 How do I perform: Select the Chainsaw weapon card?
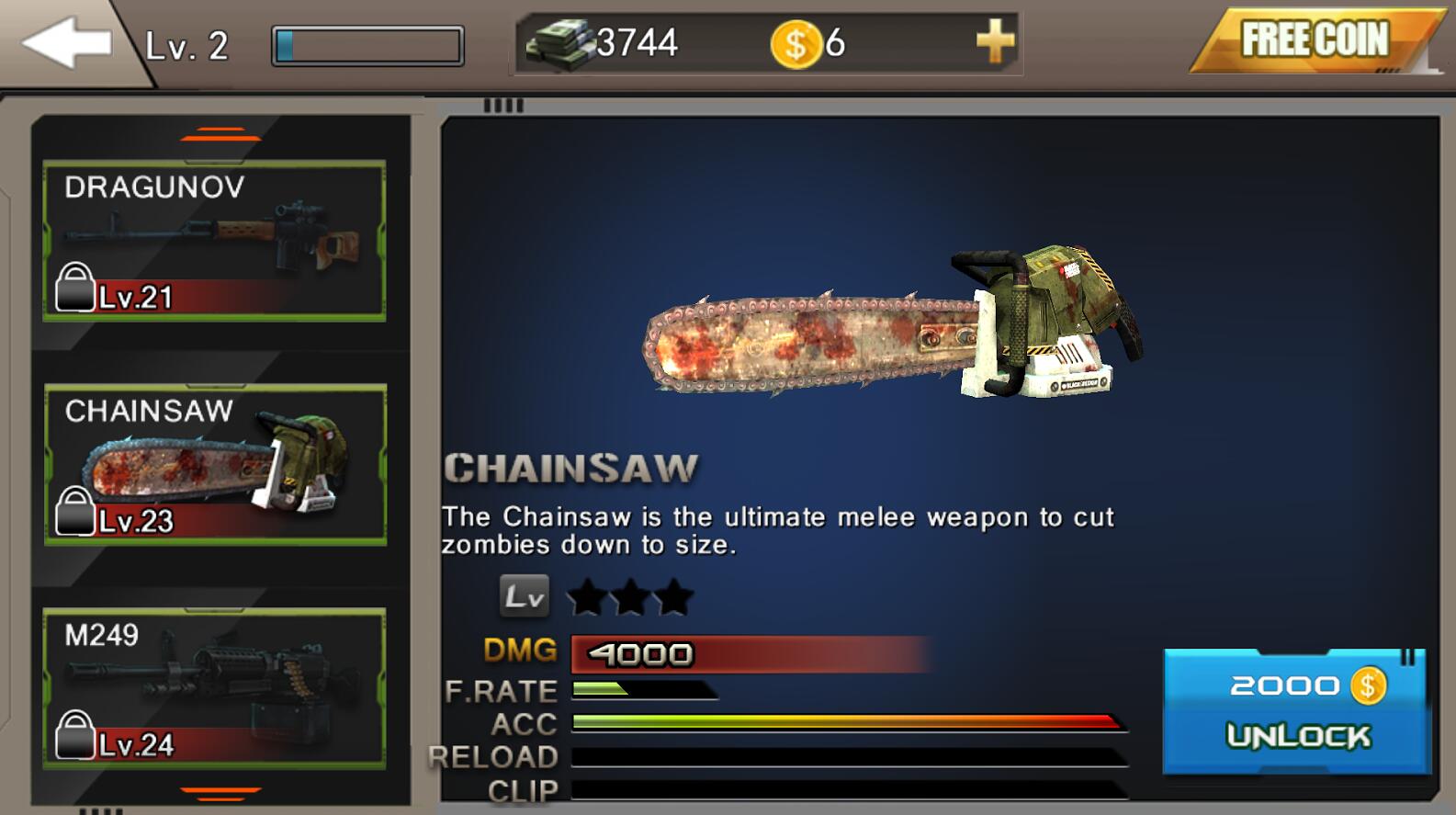(215, 465)
